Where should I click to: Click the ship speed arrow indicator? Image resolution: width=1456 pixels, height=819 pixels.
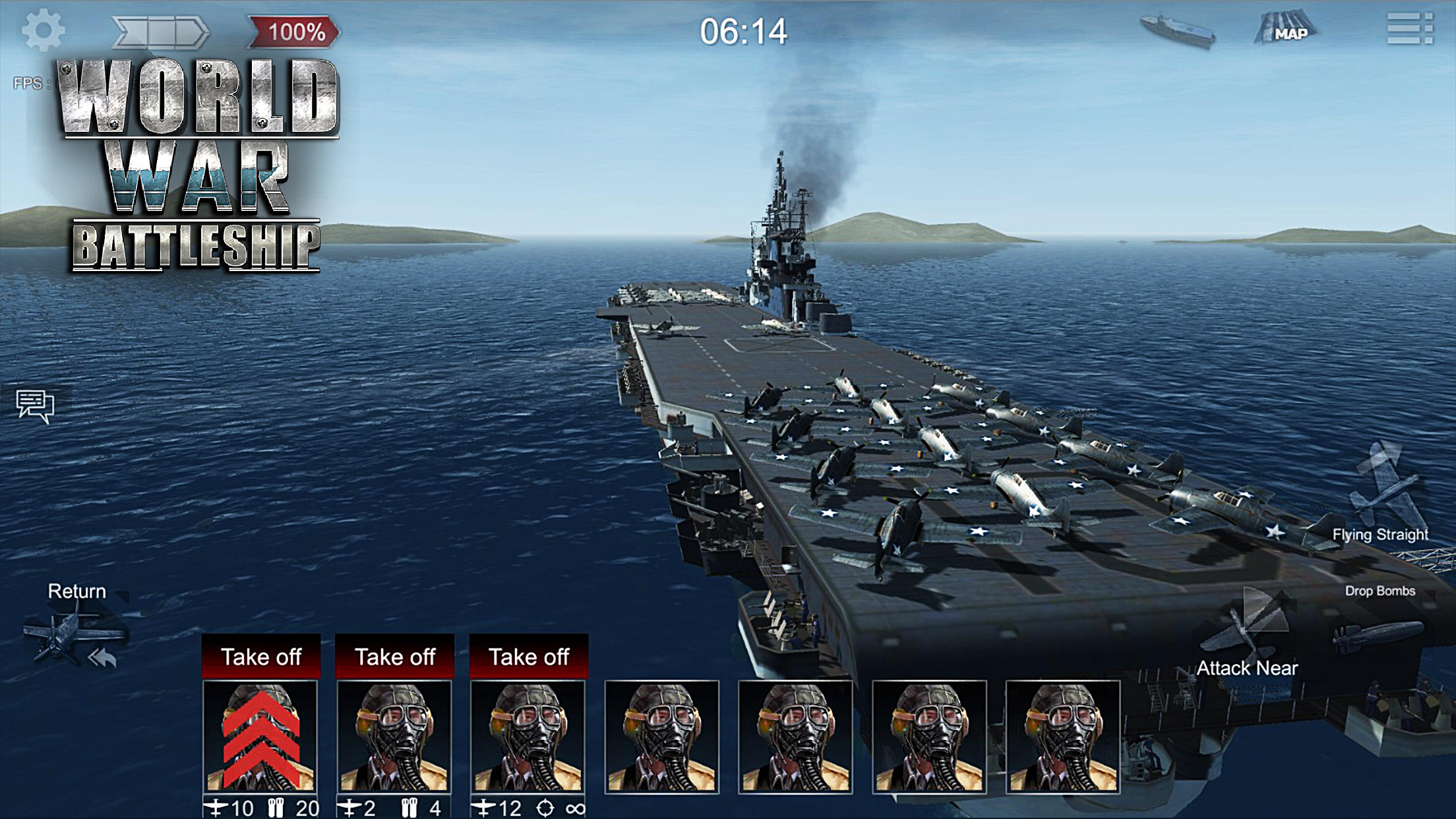(160, 32)
